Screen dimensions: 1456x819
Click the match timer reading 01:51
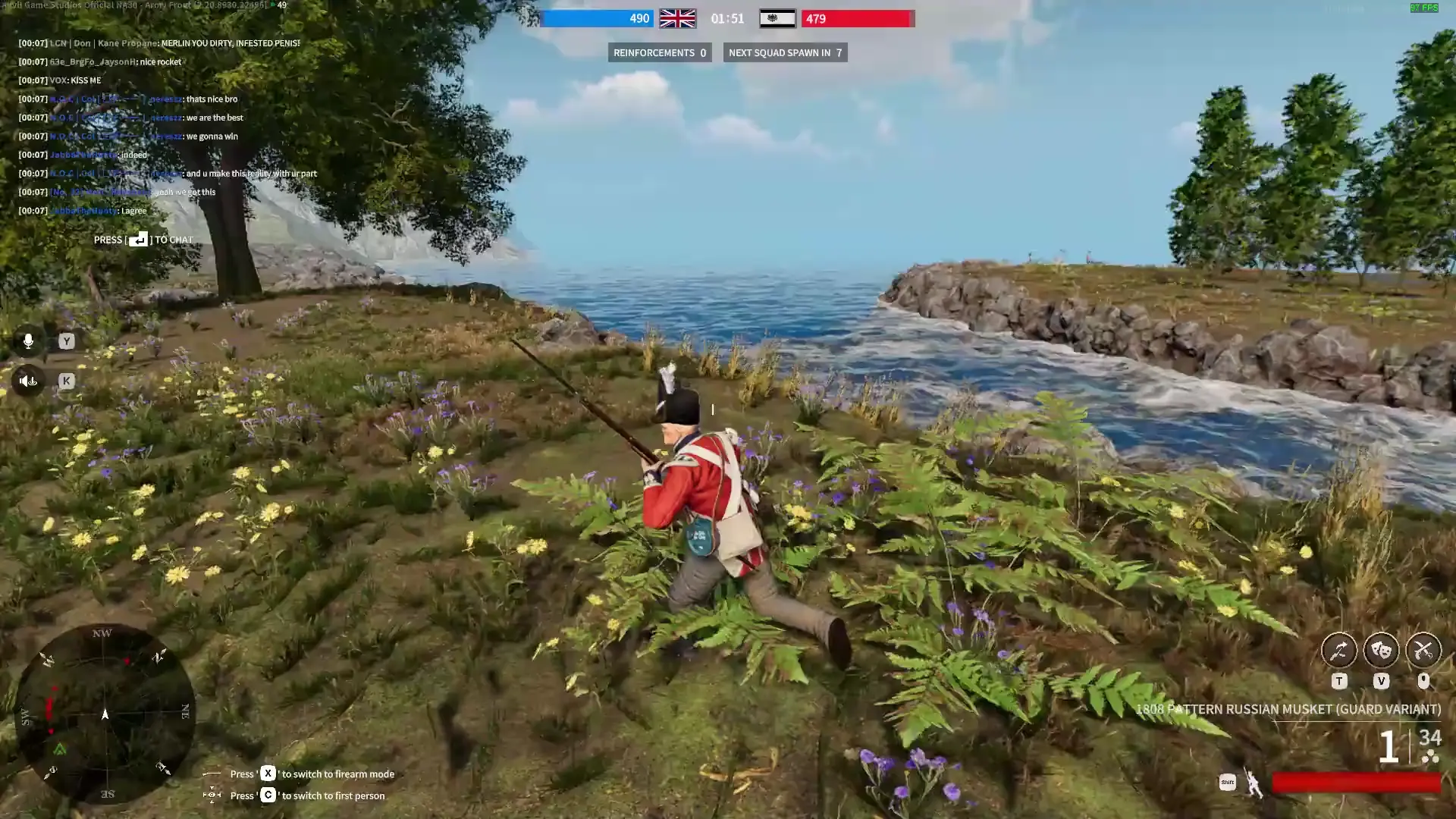(x=727, y=17)
